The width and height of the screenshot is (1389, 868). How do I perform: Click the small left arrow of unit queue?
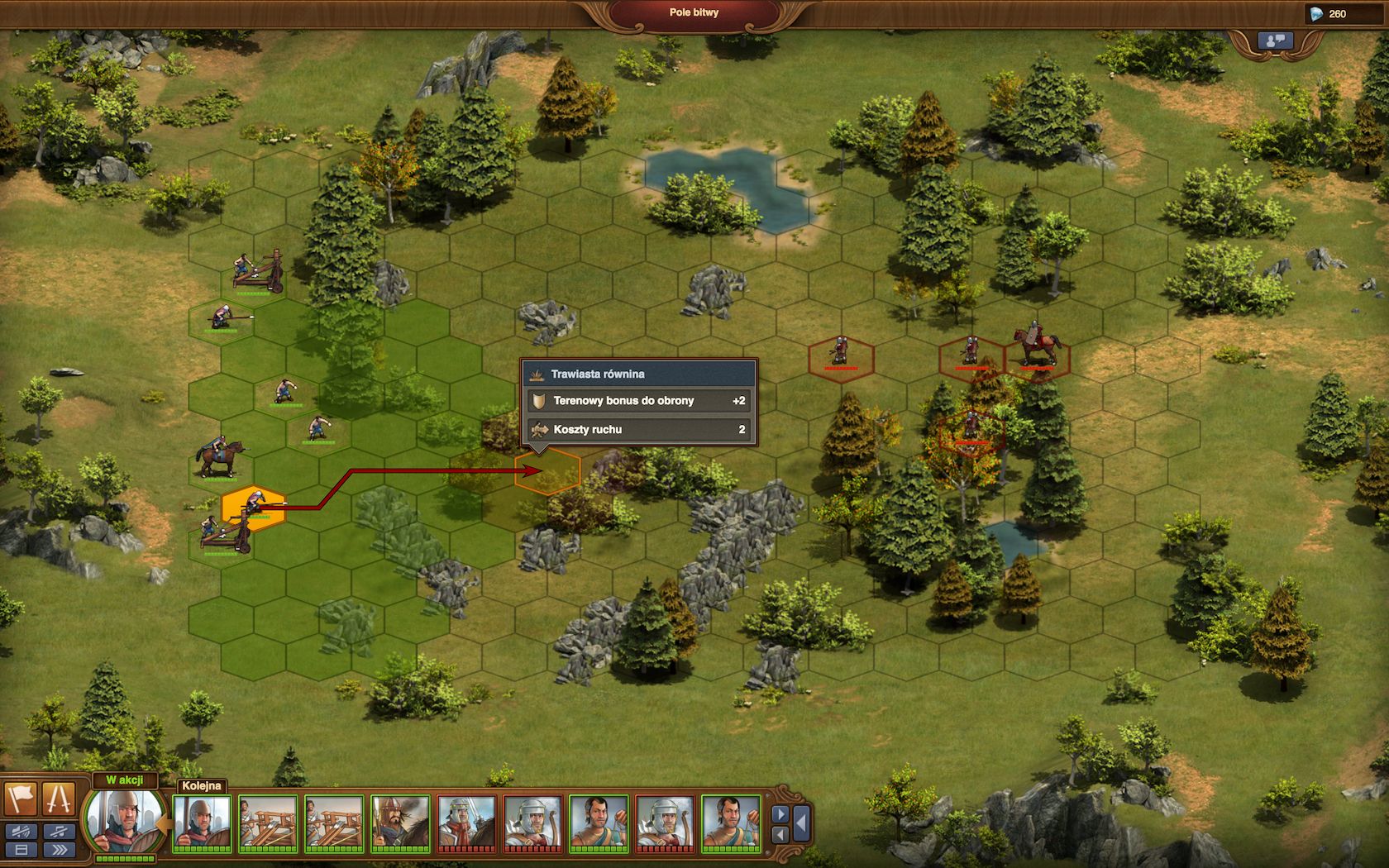[780, 834]
